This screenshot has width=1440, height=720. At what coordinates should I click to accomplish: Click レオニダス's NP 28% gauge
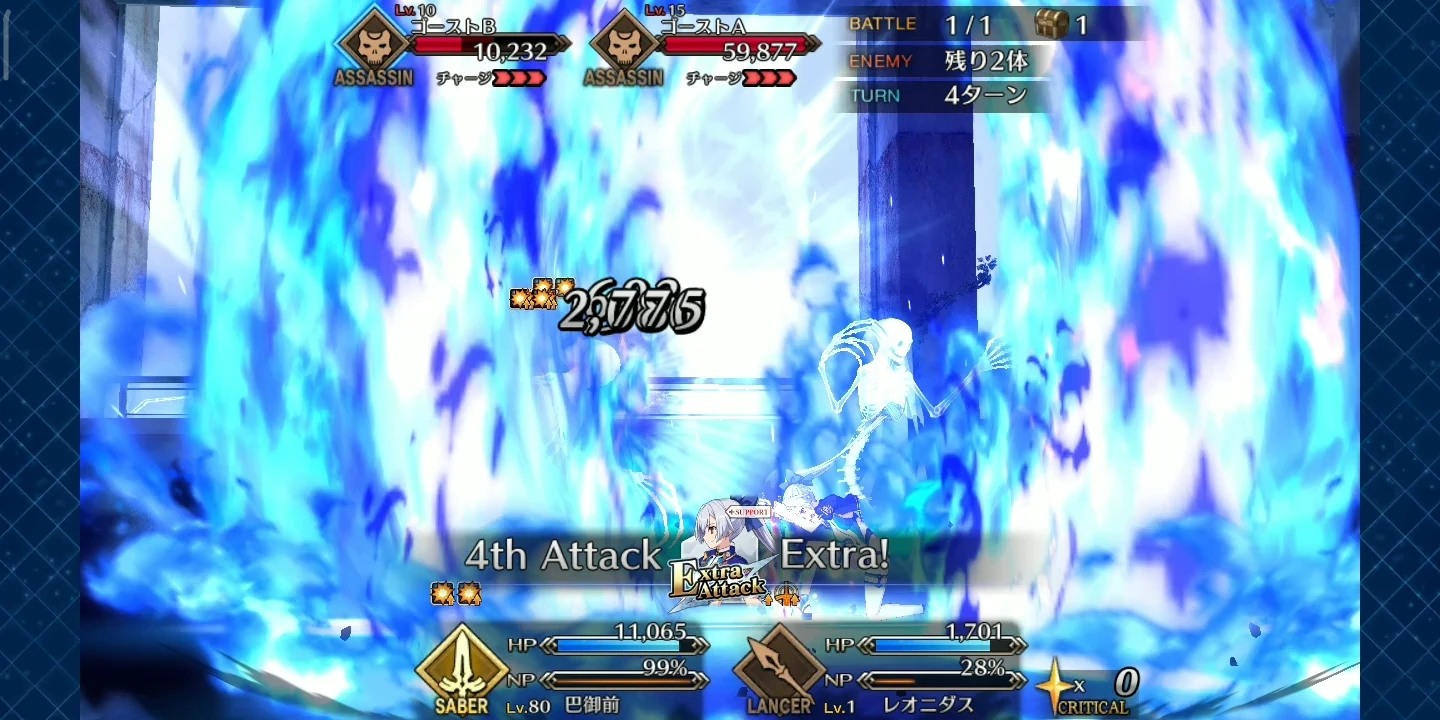point(940,678)
